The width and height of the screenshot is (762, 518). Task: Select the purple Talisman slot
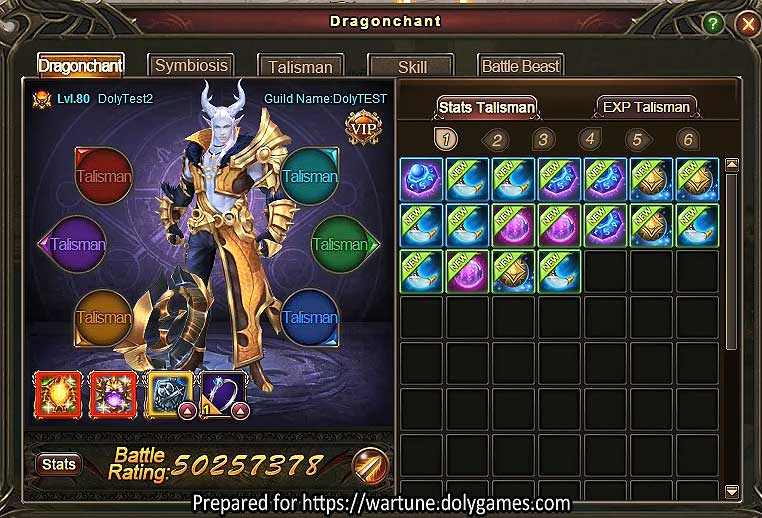coord(78,243)
